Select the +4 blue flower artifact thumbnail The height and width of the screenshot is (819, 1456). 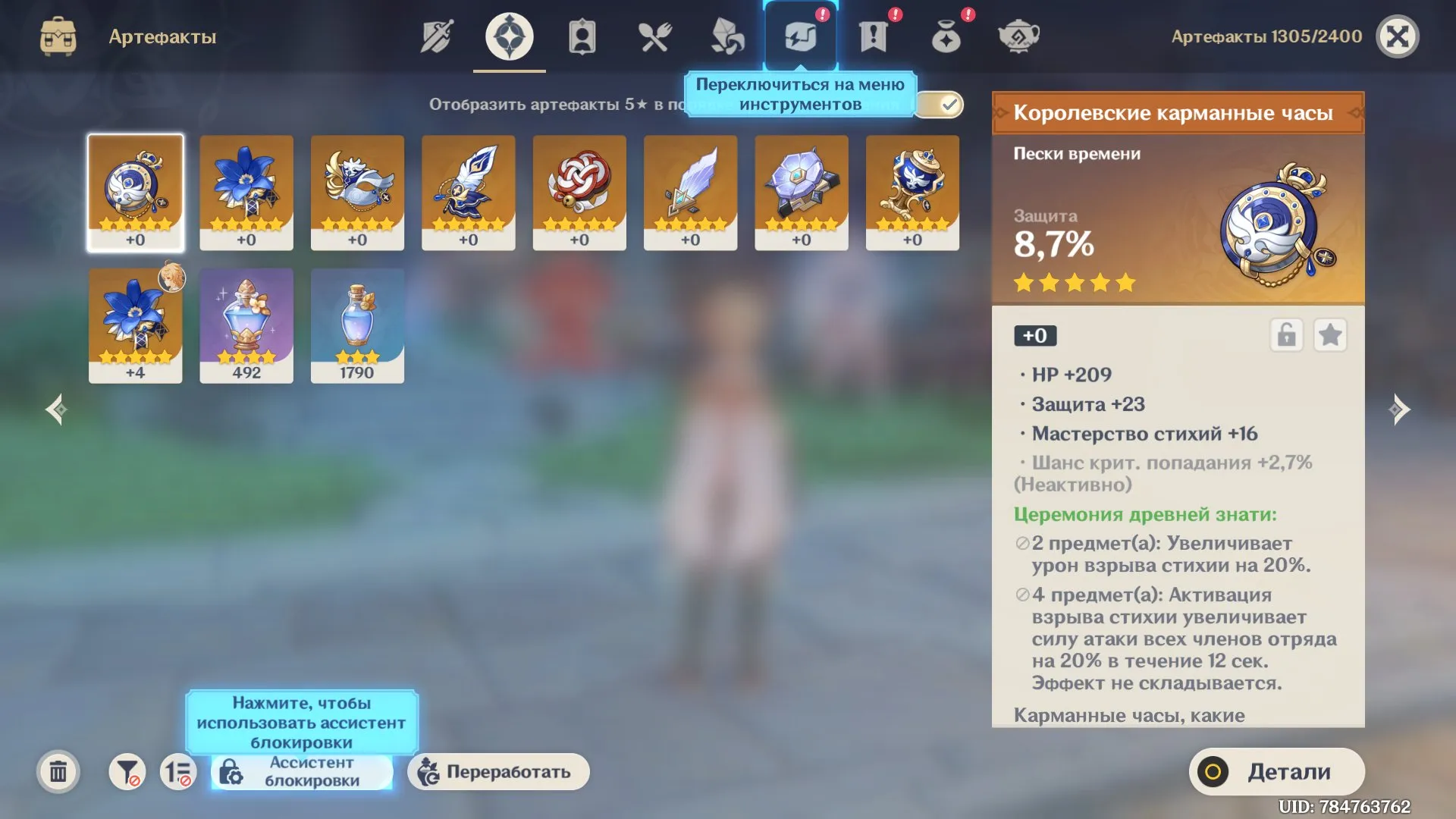(135, 325)
